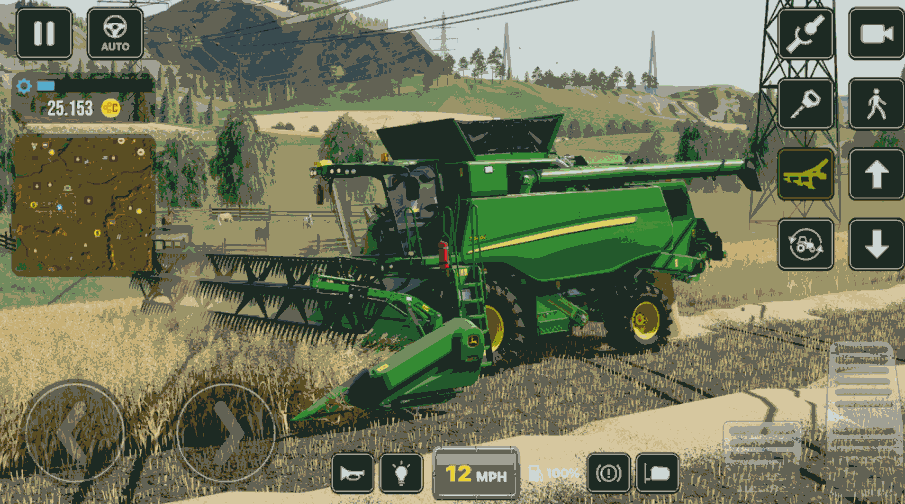Tap the down arrow button
This screenshot has width=905, height=504.
pyautogui.click(x=876, y=244)
